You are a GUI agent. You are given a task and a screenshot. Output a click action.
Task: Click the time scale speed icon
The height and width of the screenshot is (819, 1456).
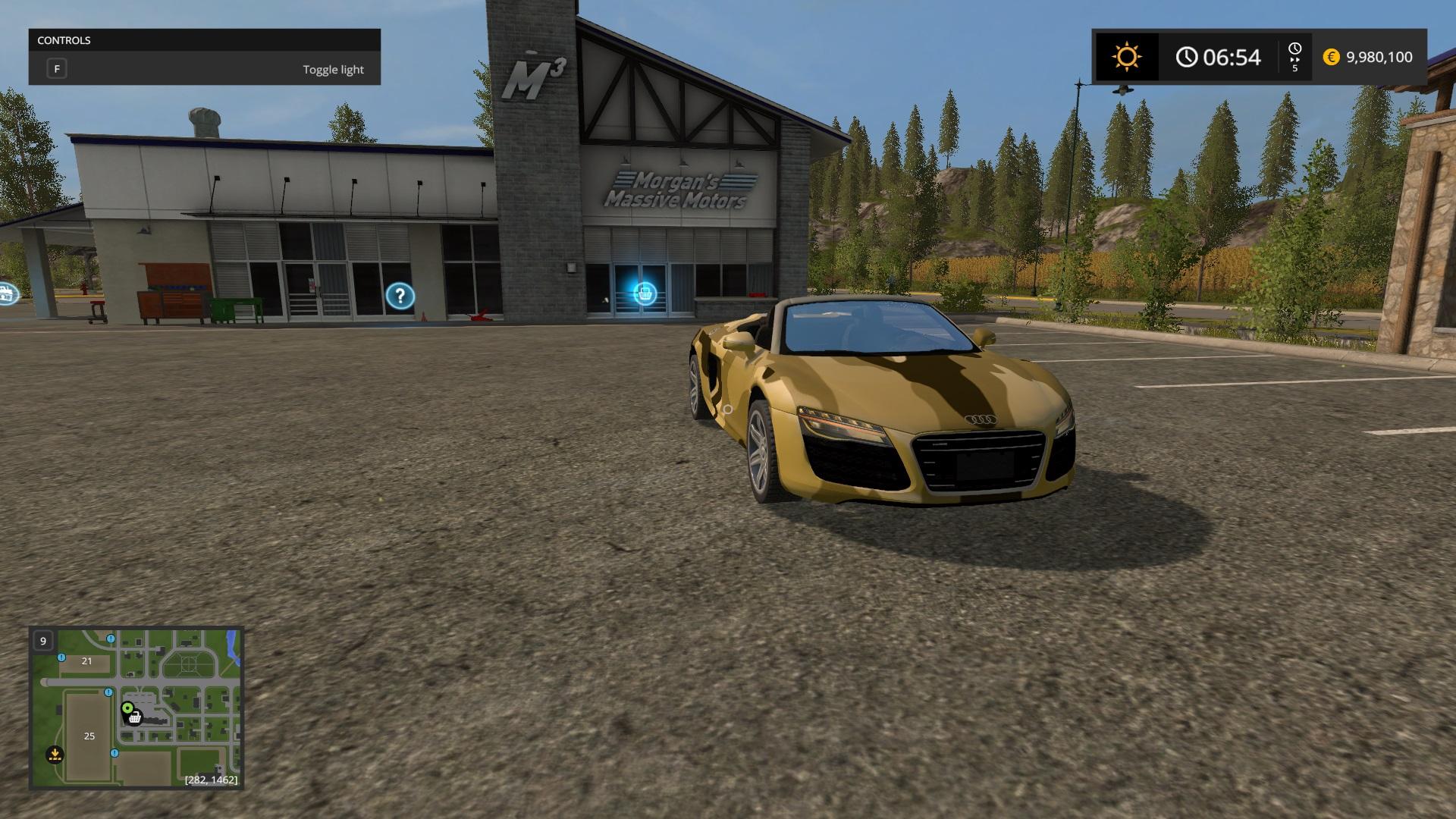click(x=1294, y=57)
